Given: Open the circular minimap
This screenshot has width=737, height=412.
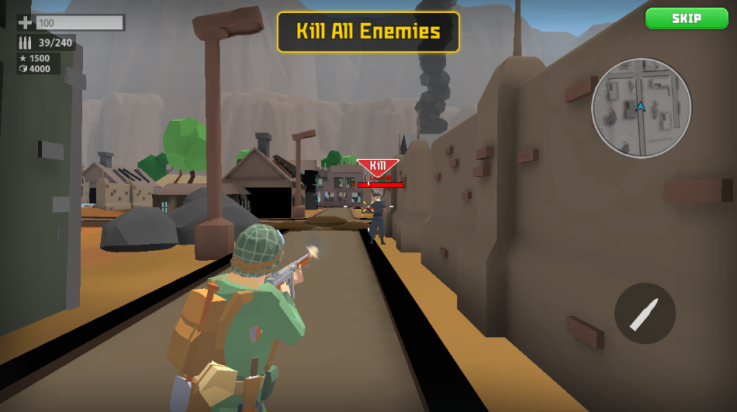Looking at the screenshot, I should (x=641, y=108).
